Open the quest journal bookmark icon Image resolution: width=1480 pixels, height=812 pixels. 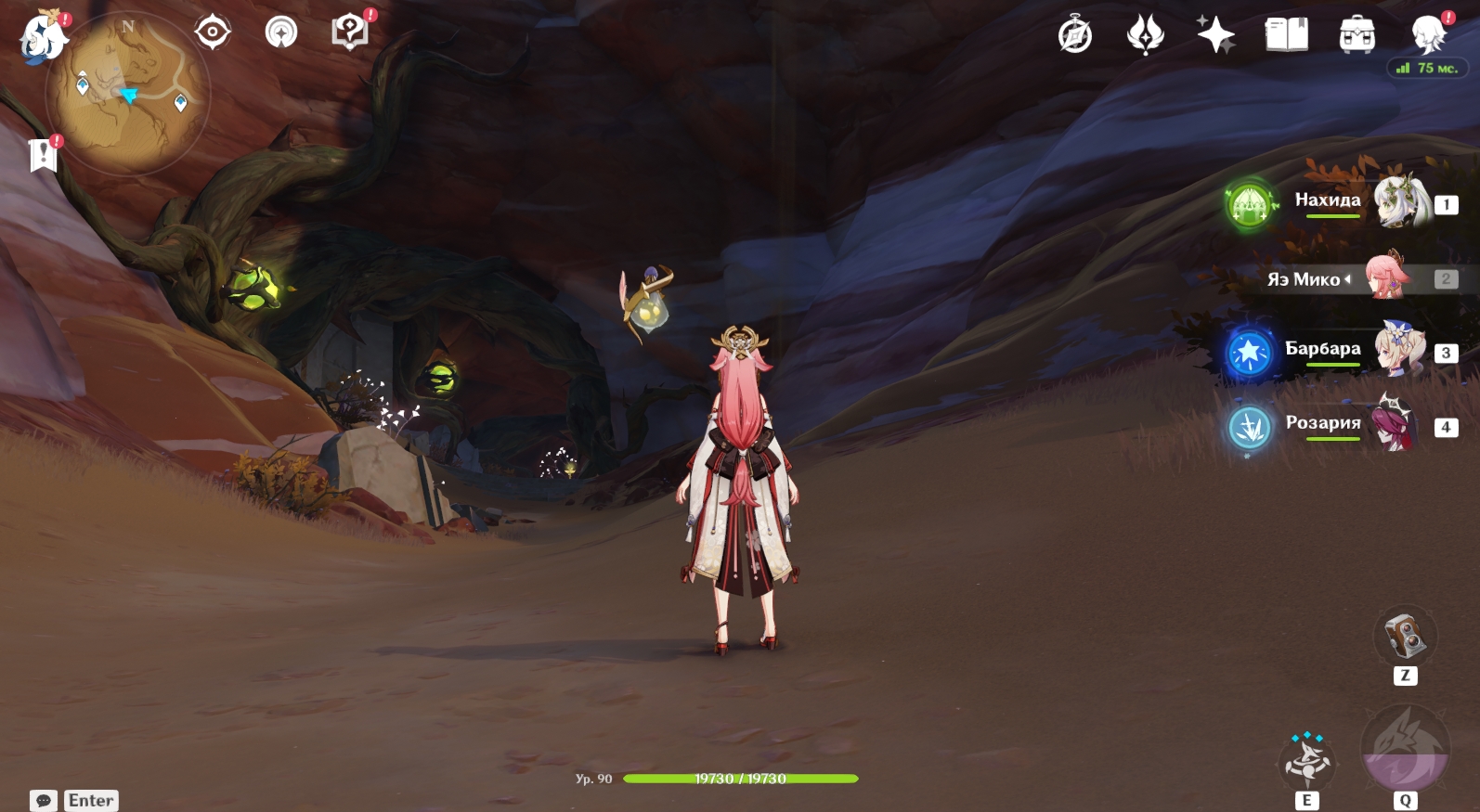[x=43, y=155]
